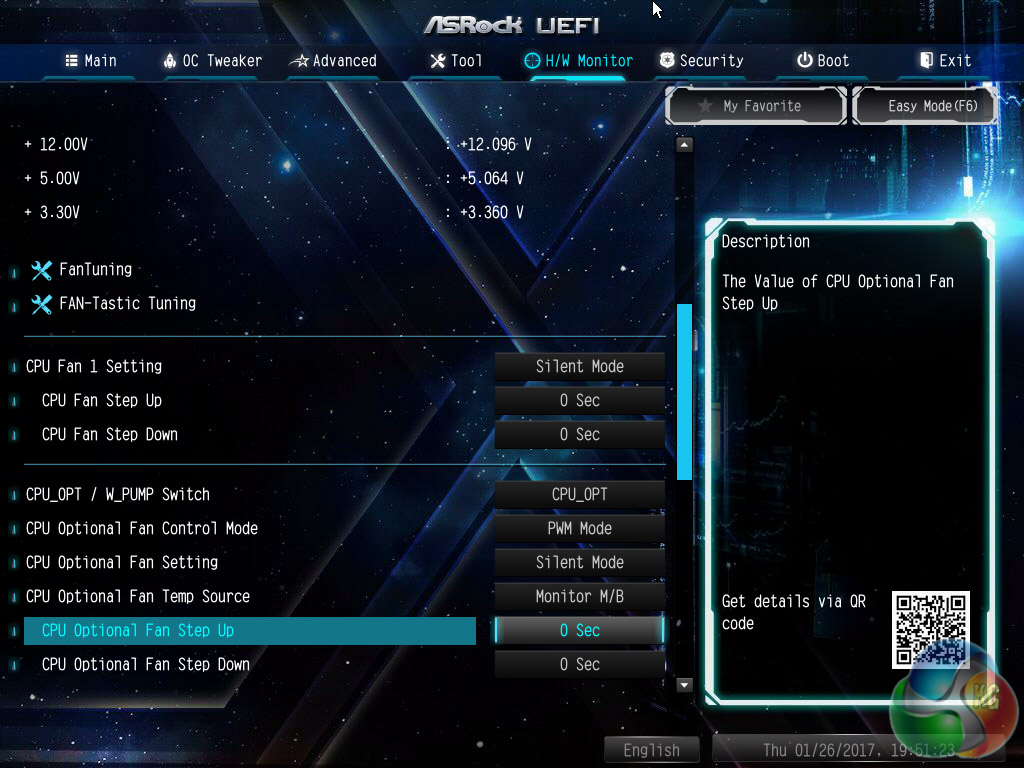Set the CPU Fan Step Up value
1024x768 pixels.
pos(580,401)
